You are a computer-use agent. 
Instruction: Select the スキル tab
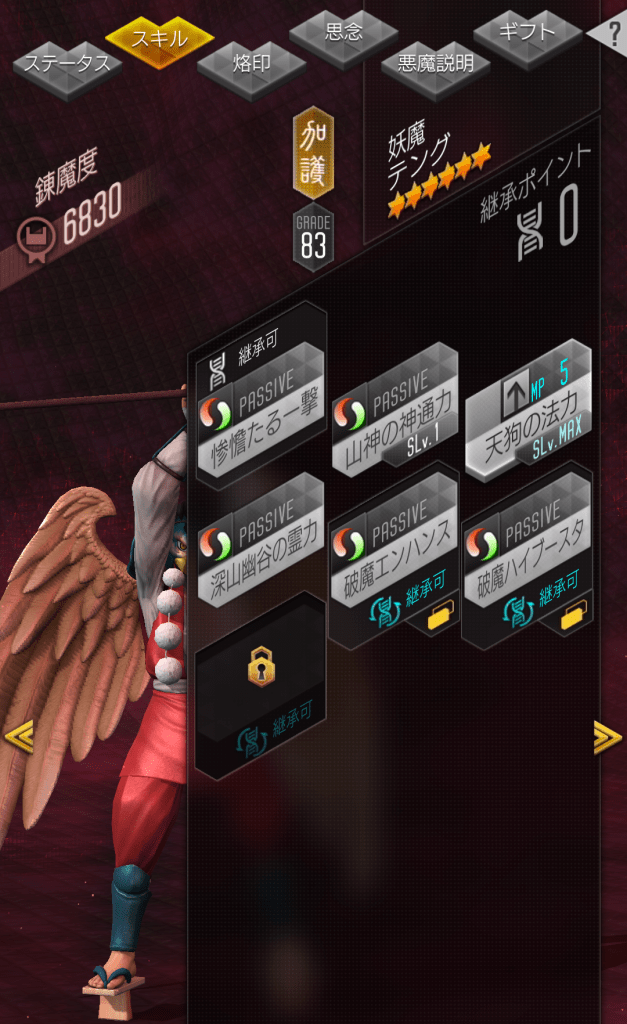pos(160,40)
